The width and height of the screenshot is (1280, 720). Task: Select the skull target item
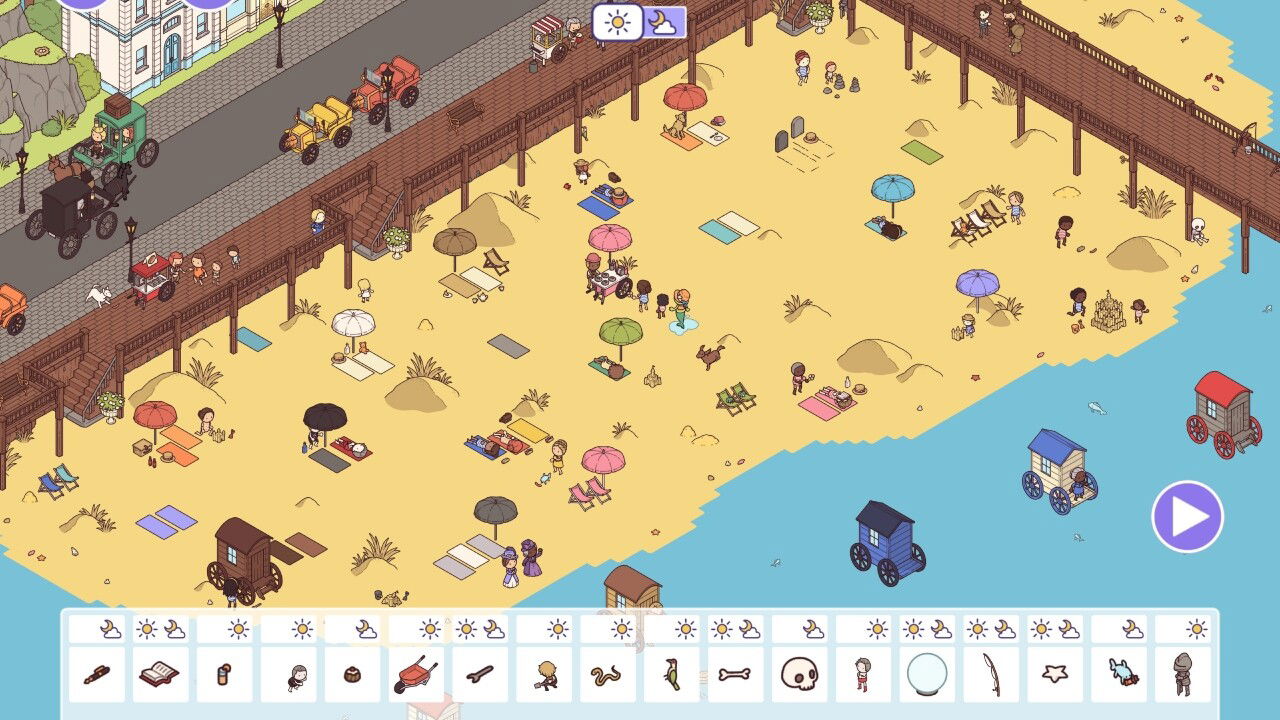pos(800,675)
